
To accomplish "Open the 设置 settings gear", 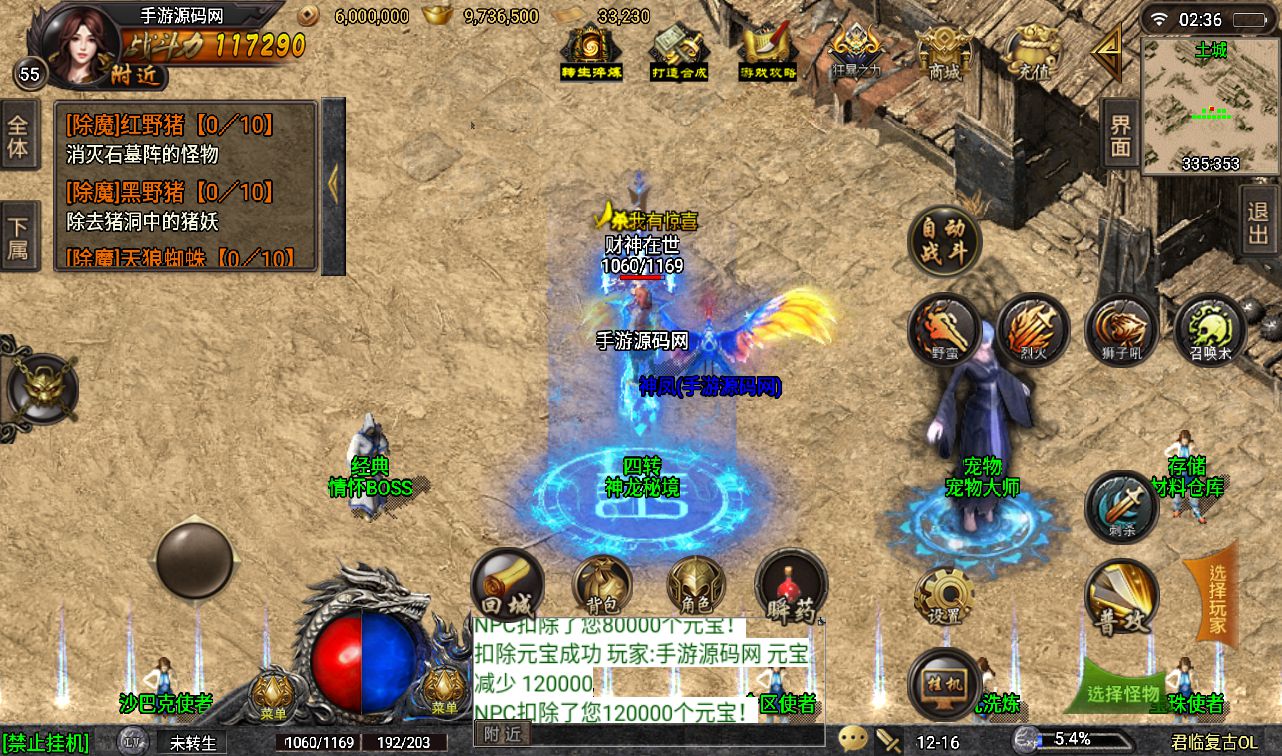I will point(944,597).
